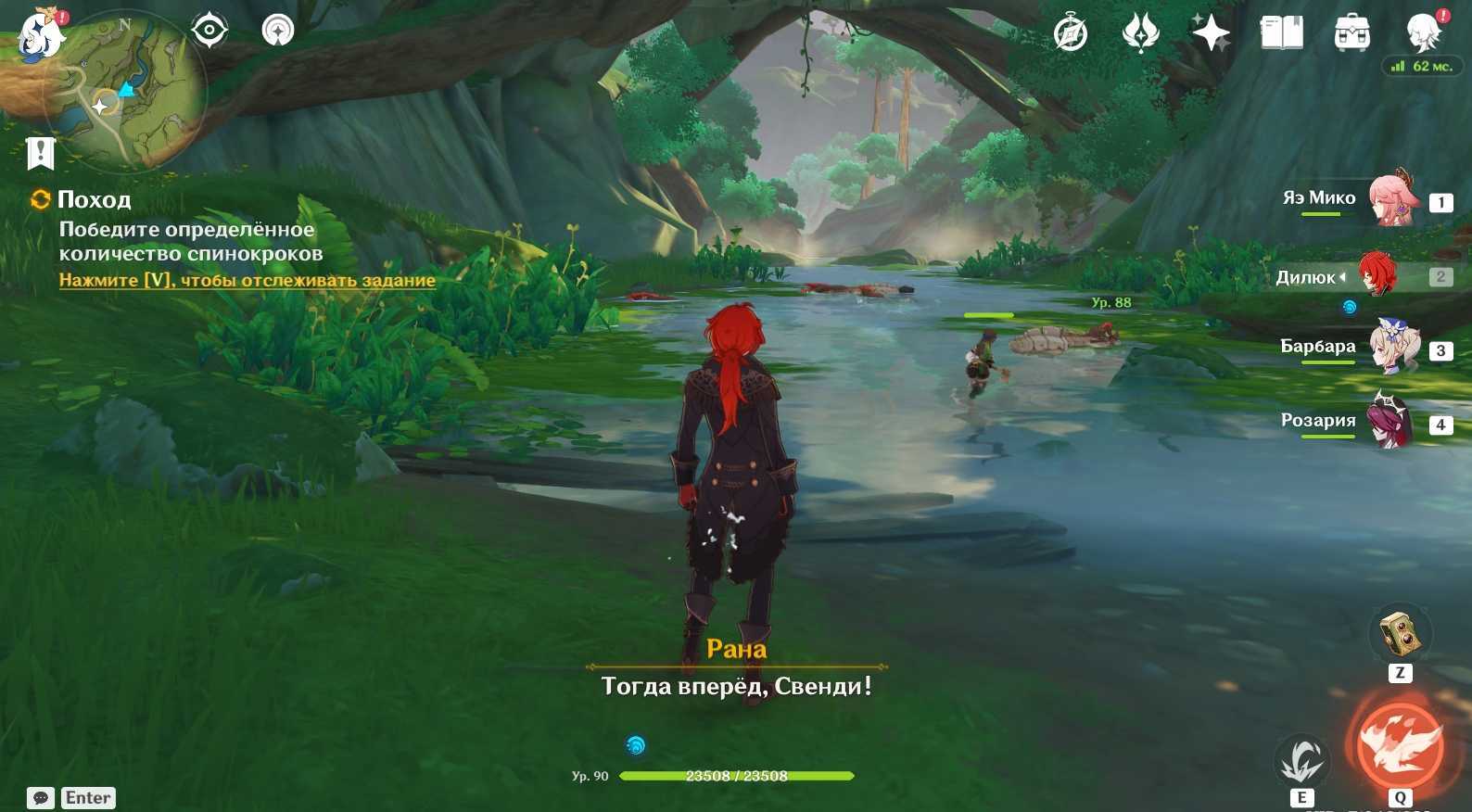
Task: Use the camera gadget
Action: click(1400, 635)
